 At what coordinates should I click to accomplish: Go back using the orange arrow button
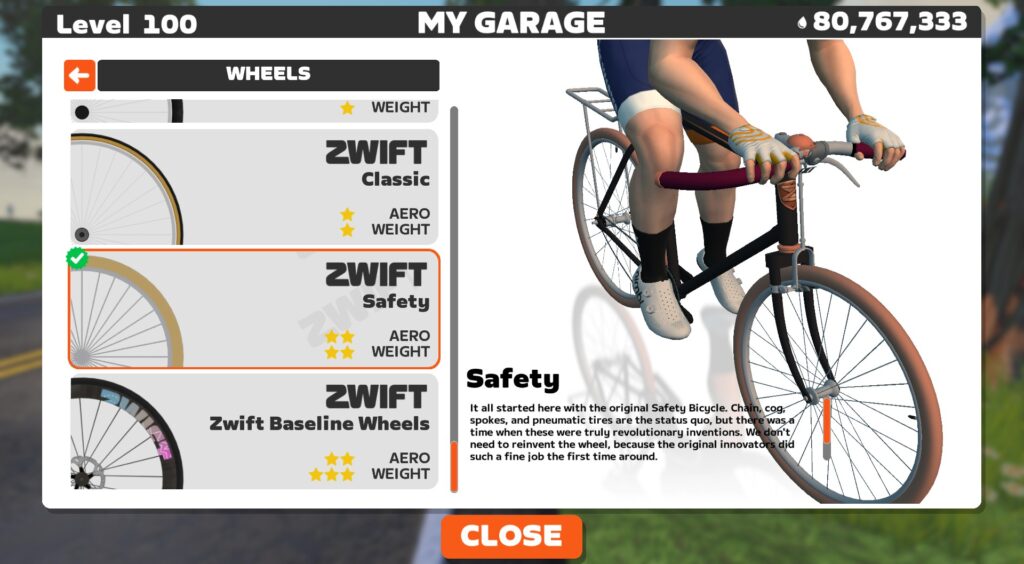(79, 75)
